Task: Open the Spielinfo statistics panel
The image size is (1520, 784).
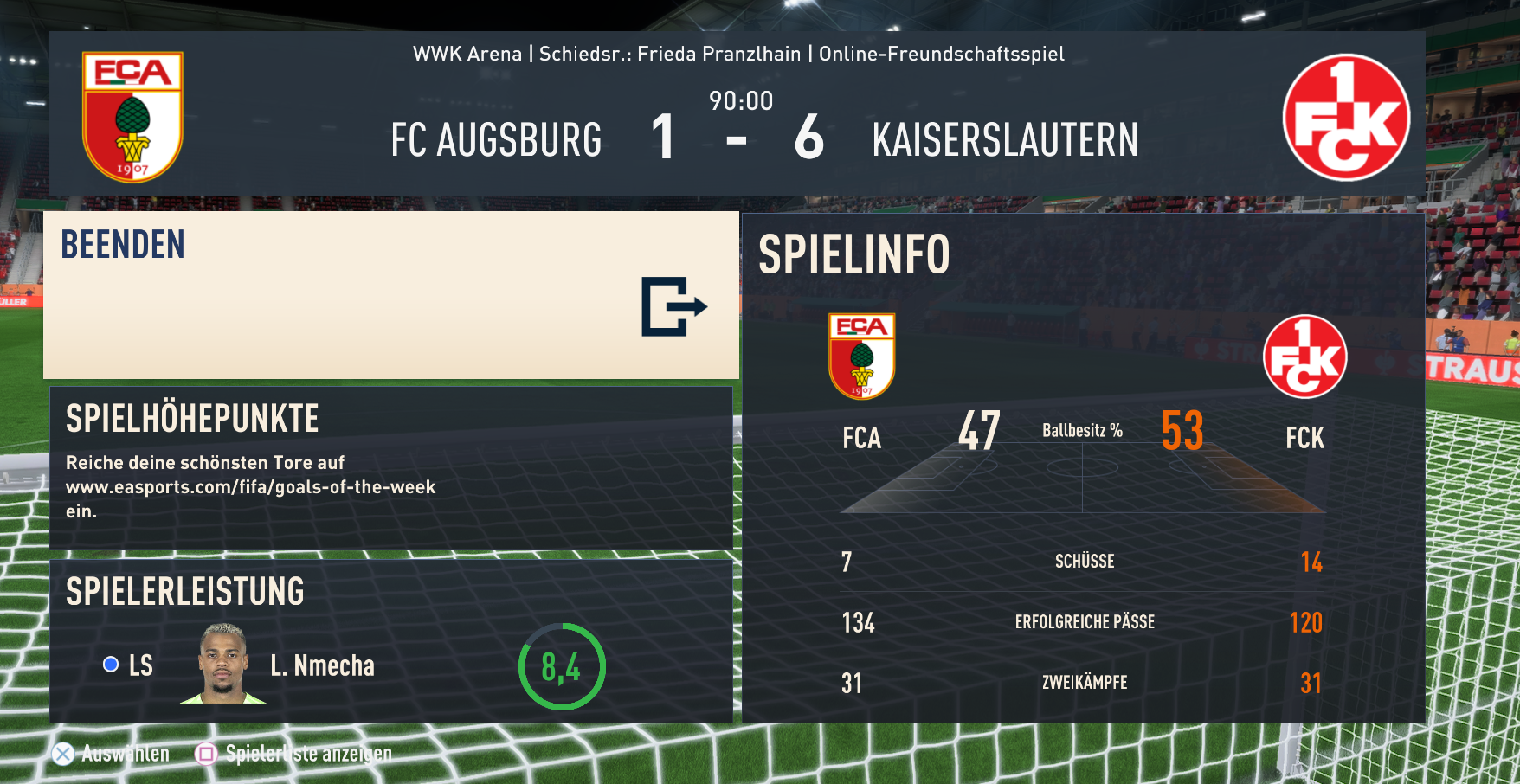Action: click(1083, 468)
